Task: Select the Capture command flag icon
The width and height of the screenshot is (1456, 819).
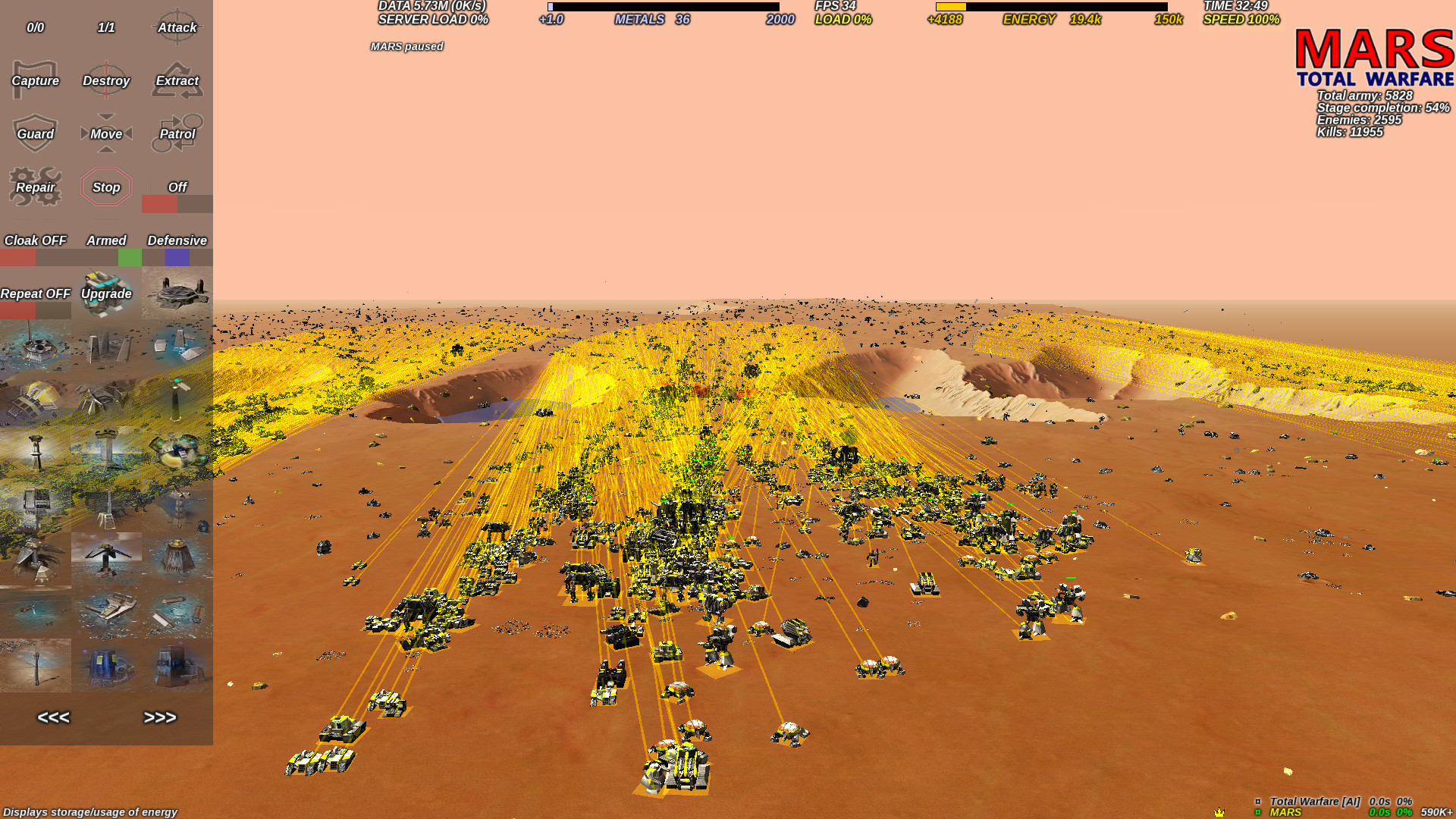Action: click(x=35, y=80)
